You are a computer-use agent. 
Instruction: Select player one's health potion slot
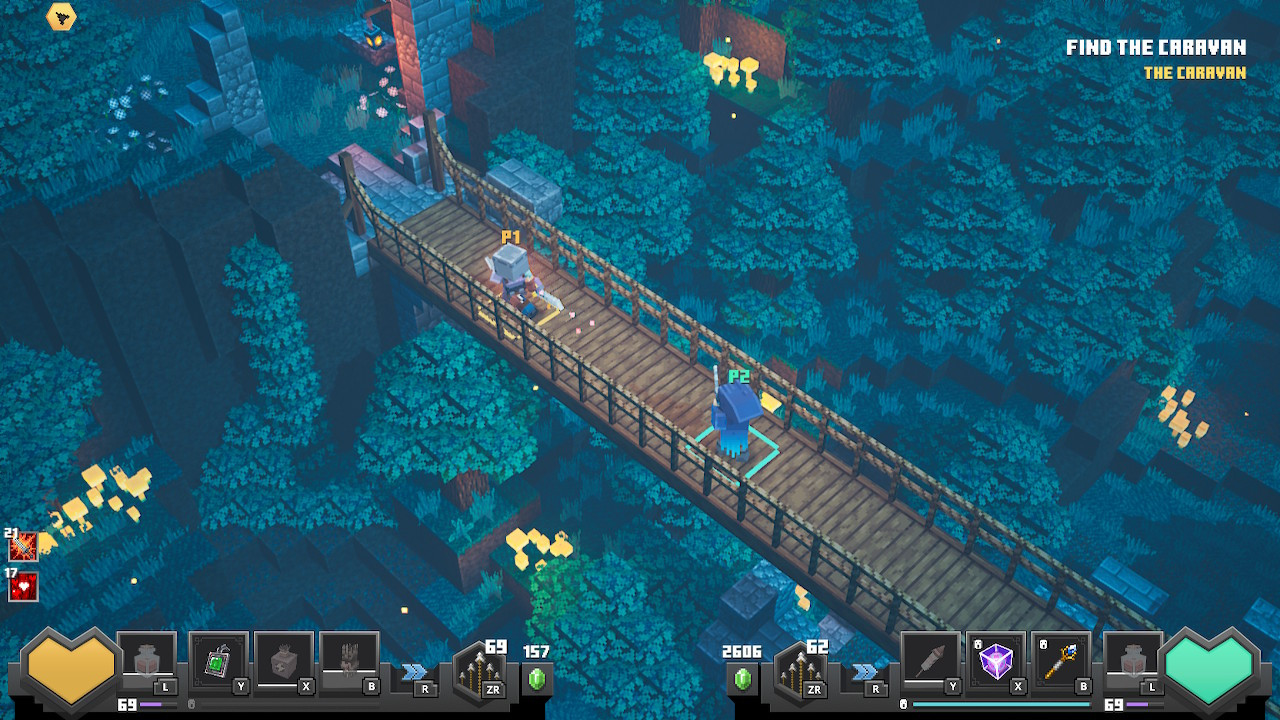point(147,661)
